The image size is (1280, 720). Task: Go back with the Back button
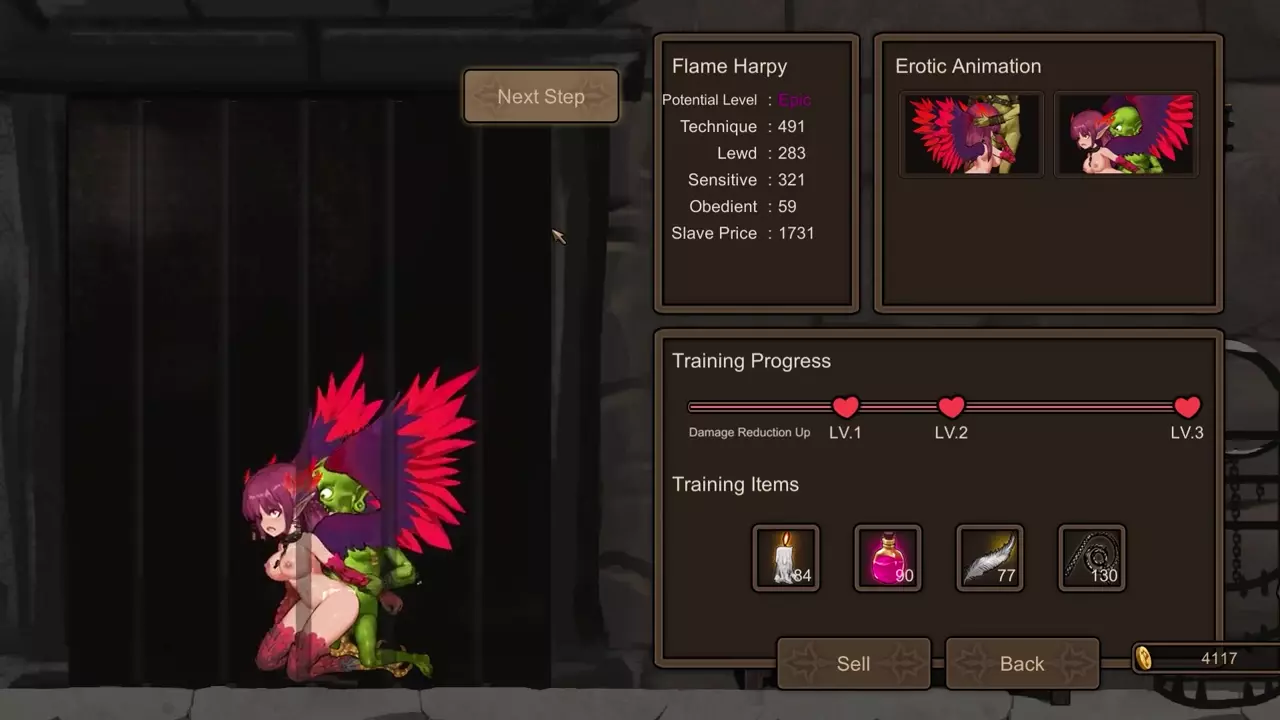click(x=1021, y=664)
